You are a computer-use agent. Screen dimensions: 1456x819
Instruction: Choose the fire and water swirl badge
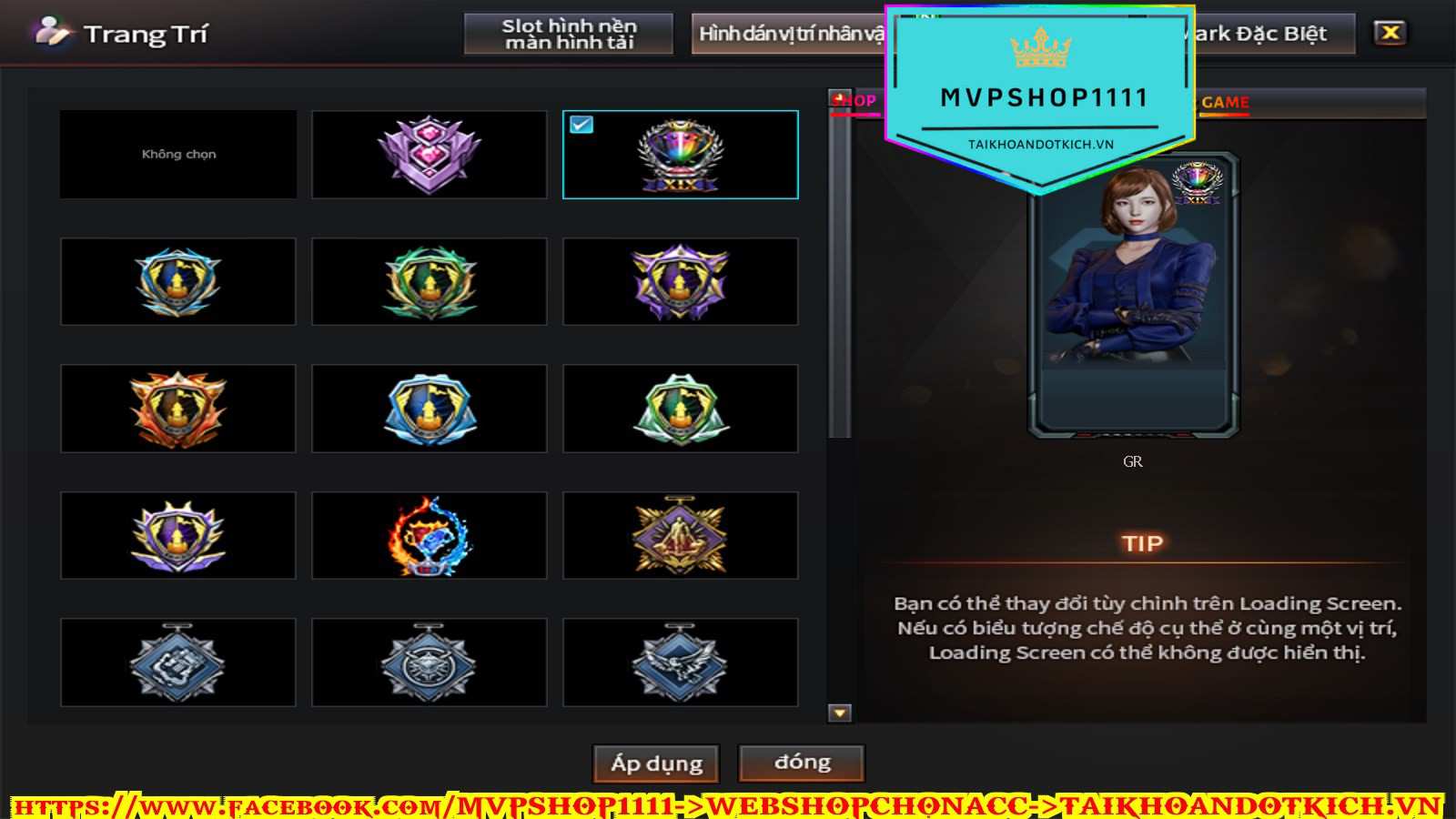point(430,536)
